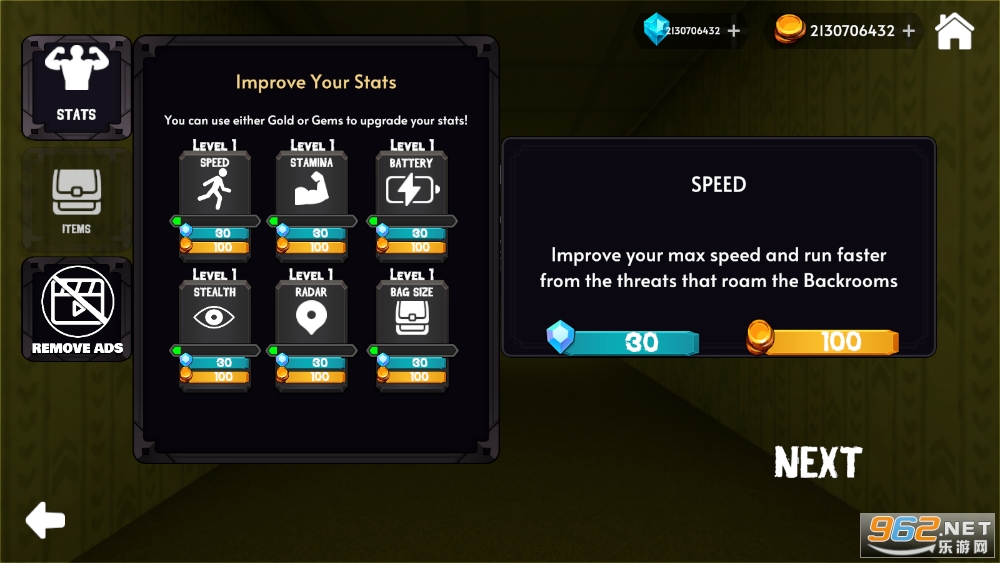Click the NEXT button
This screenshot has height=563, width=1000.
(817, 463)
